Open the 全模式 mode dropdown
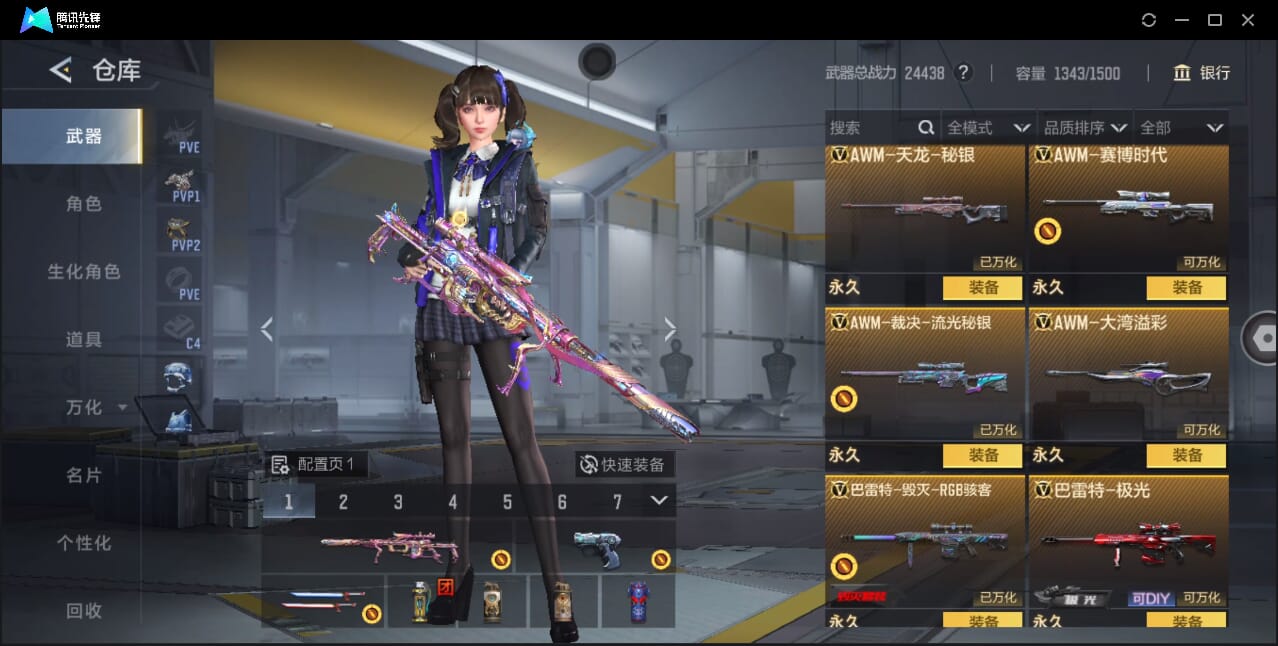Screen dimensions: 1278x646 pos(988,128)
